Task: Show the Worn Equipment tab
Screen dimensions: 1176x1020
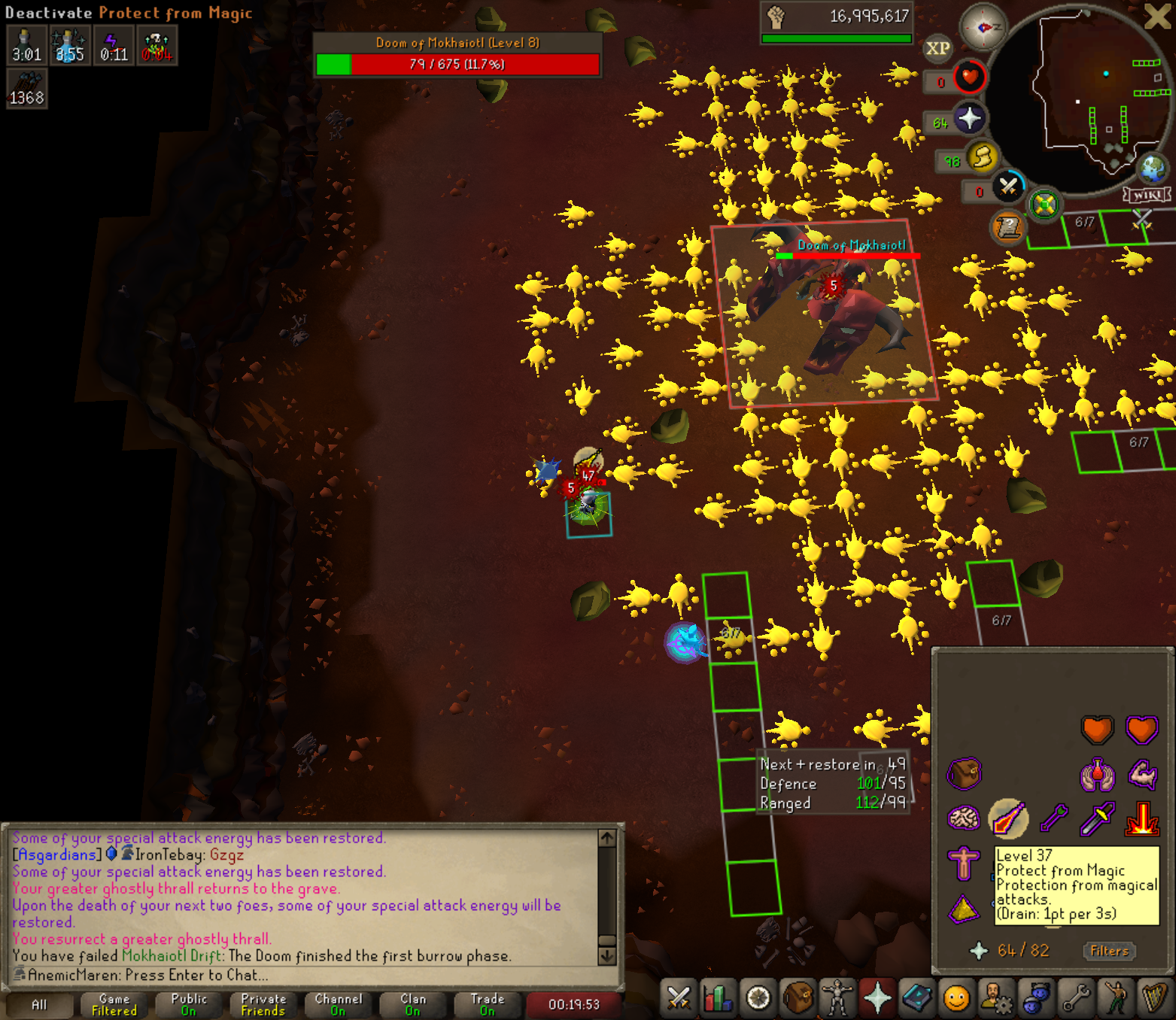Action: (x=837, y=998)
